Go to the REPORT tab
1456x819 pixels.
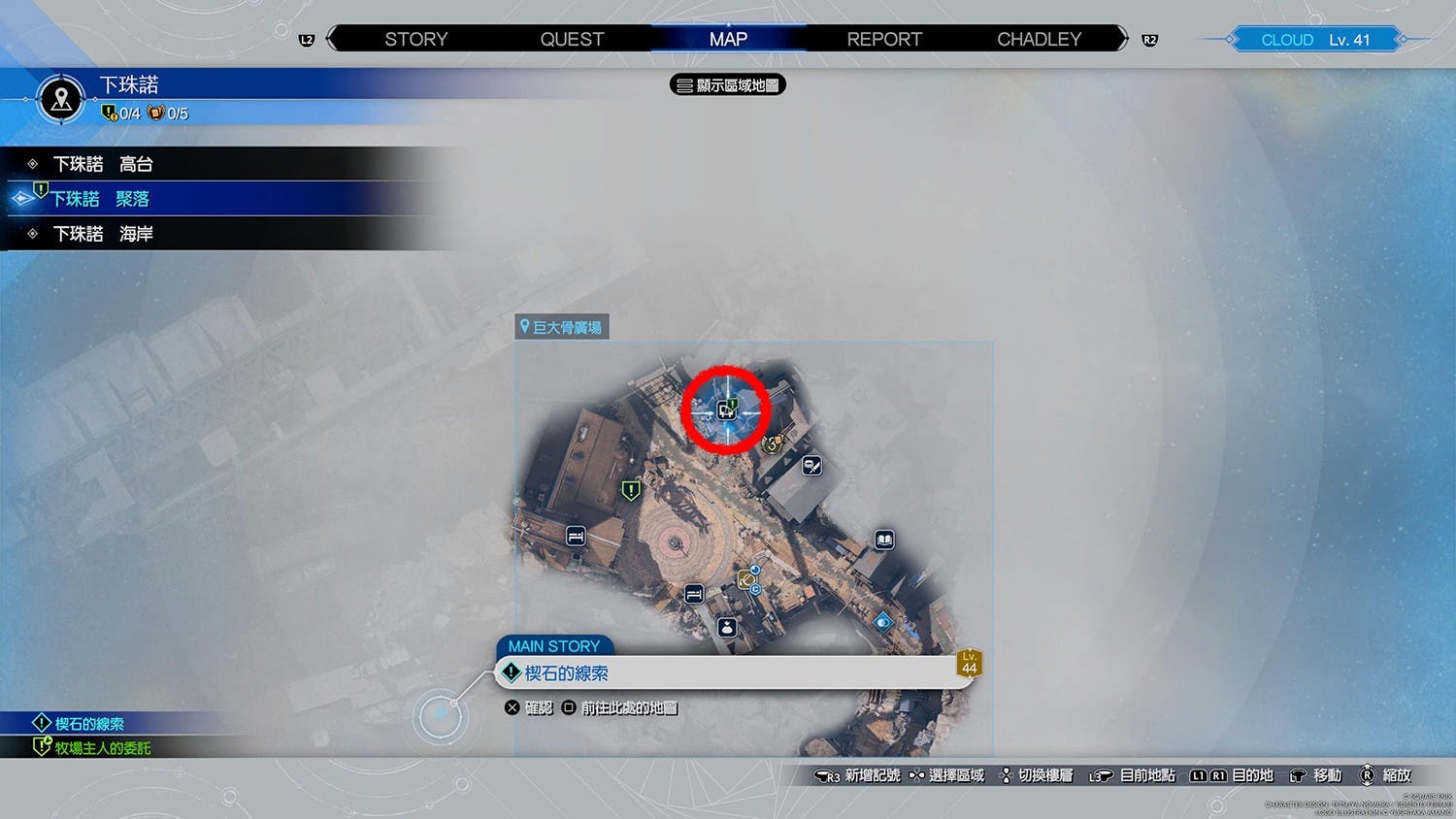884,39
